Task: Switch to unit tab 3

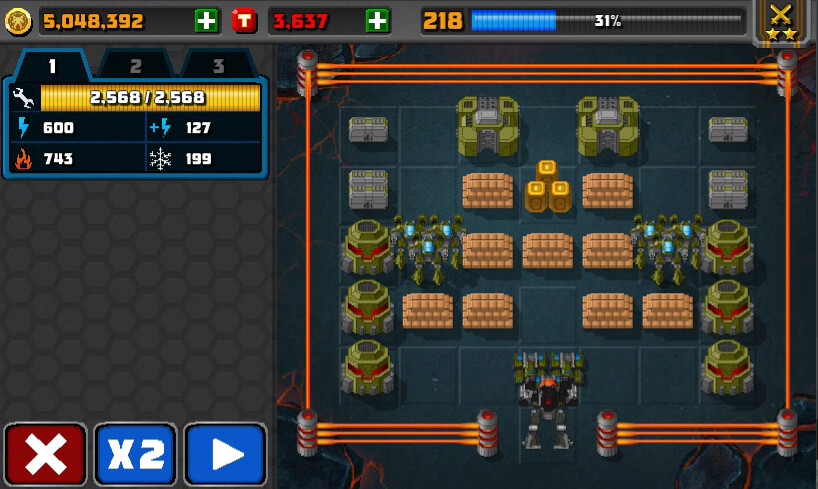Action: 217,66
